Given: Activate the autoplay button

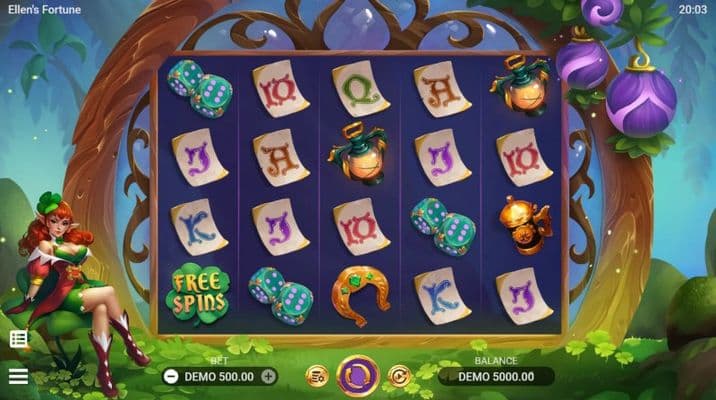Looking at the screenshot, I should (x=399, y=376).
